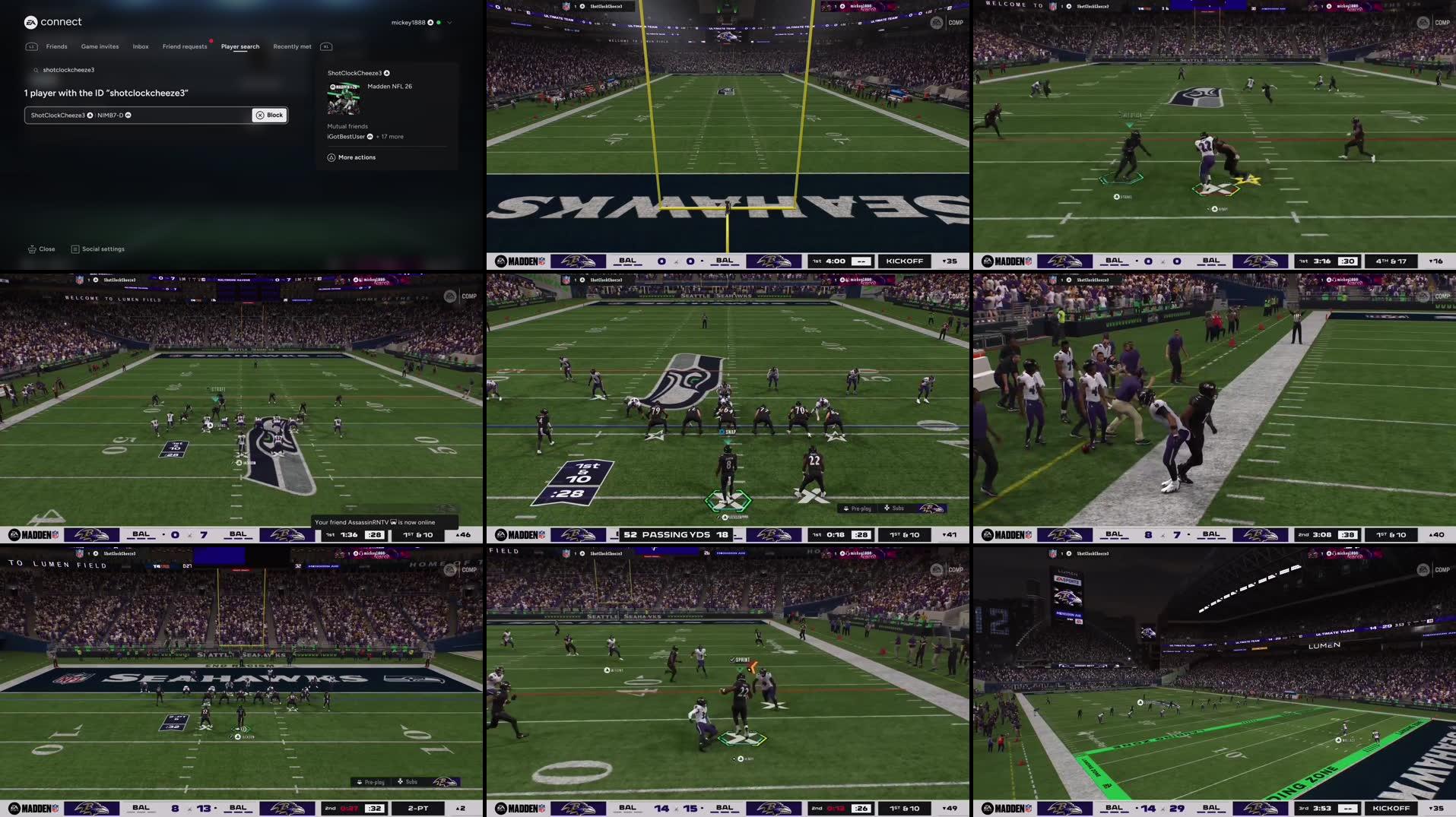Switch to the Recently met tab
This screenshot has height=817, width=1456.
pos(292,47)
